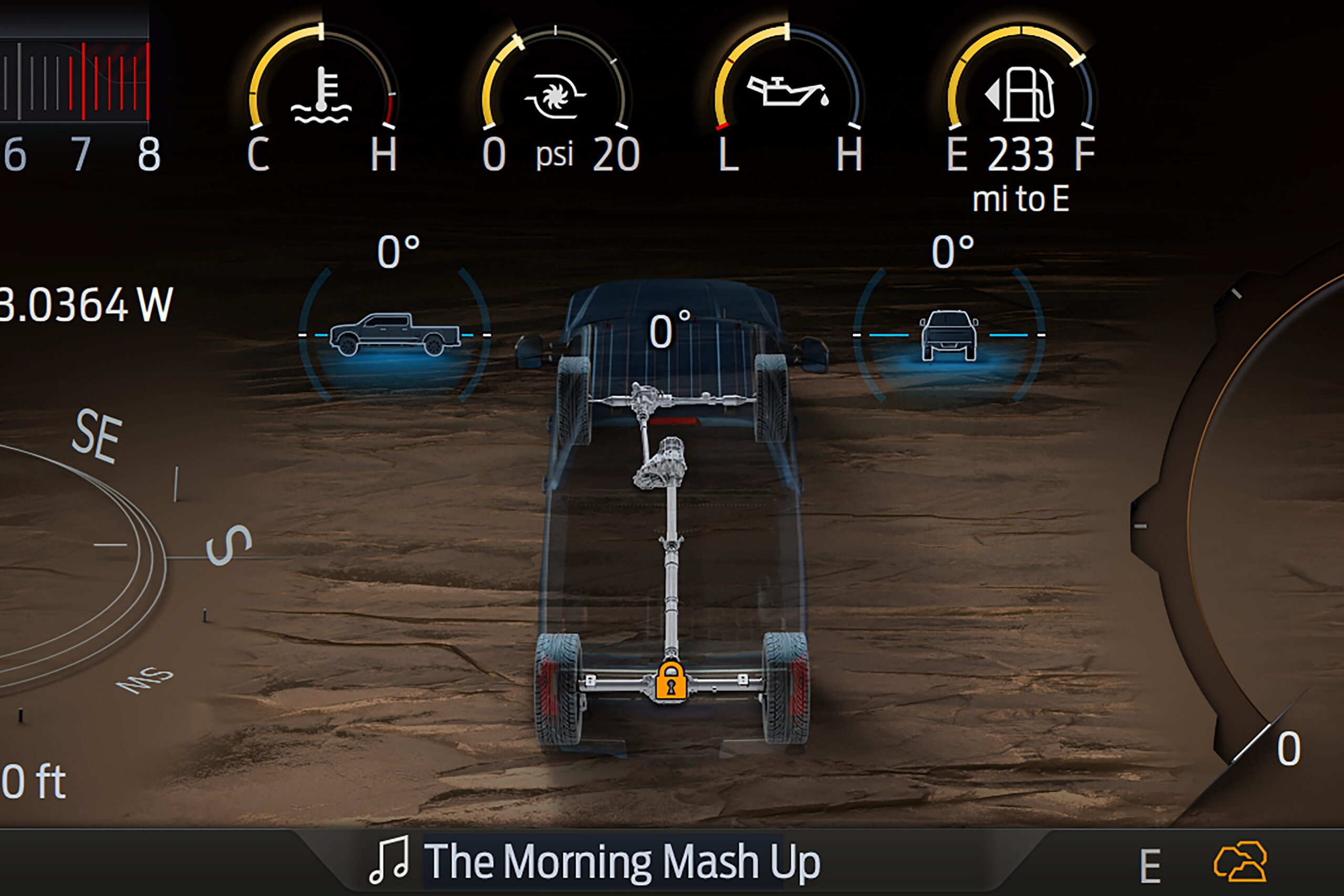
Task: Click the music note icon
Action: tap(390, 860)
